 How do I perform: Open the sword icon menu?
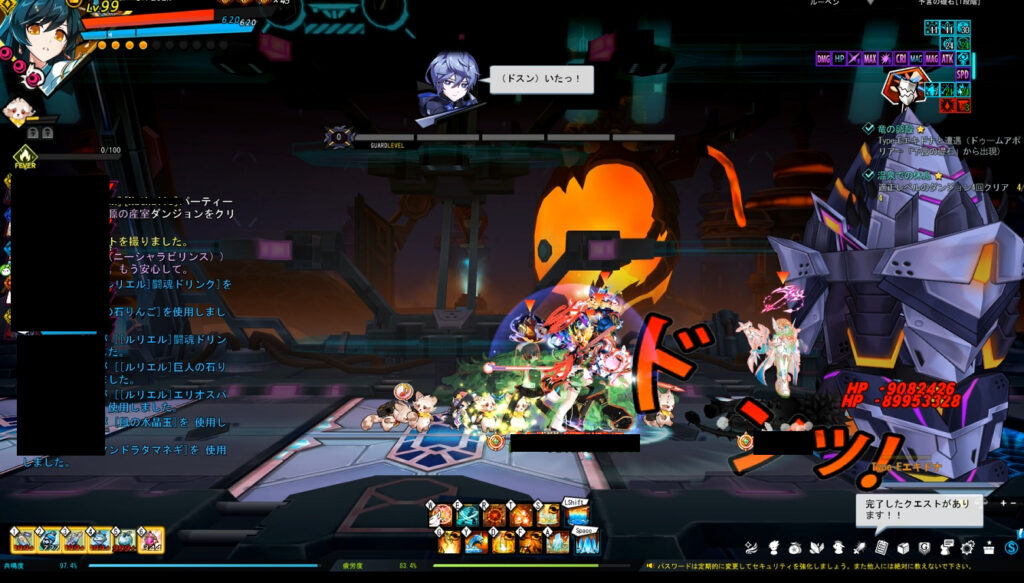point(858,547)
